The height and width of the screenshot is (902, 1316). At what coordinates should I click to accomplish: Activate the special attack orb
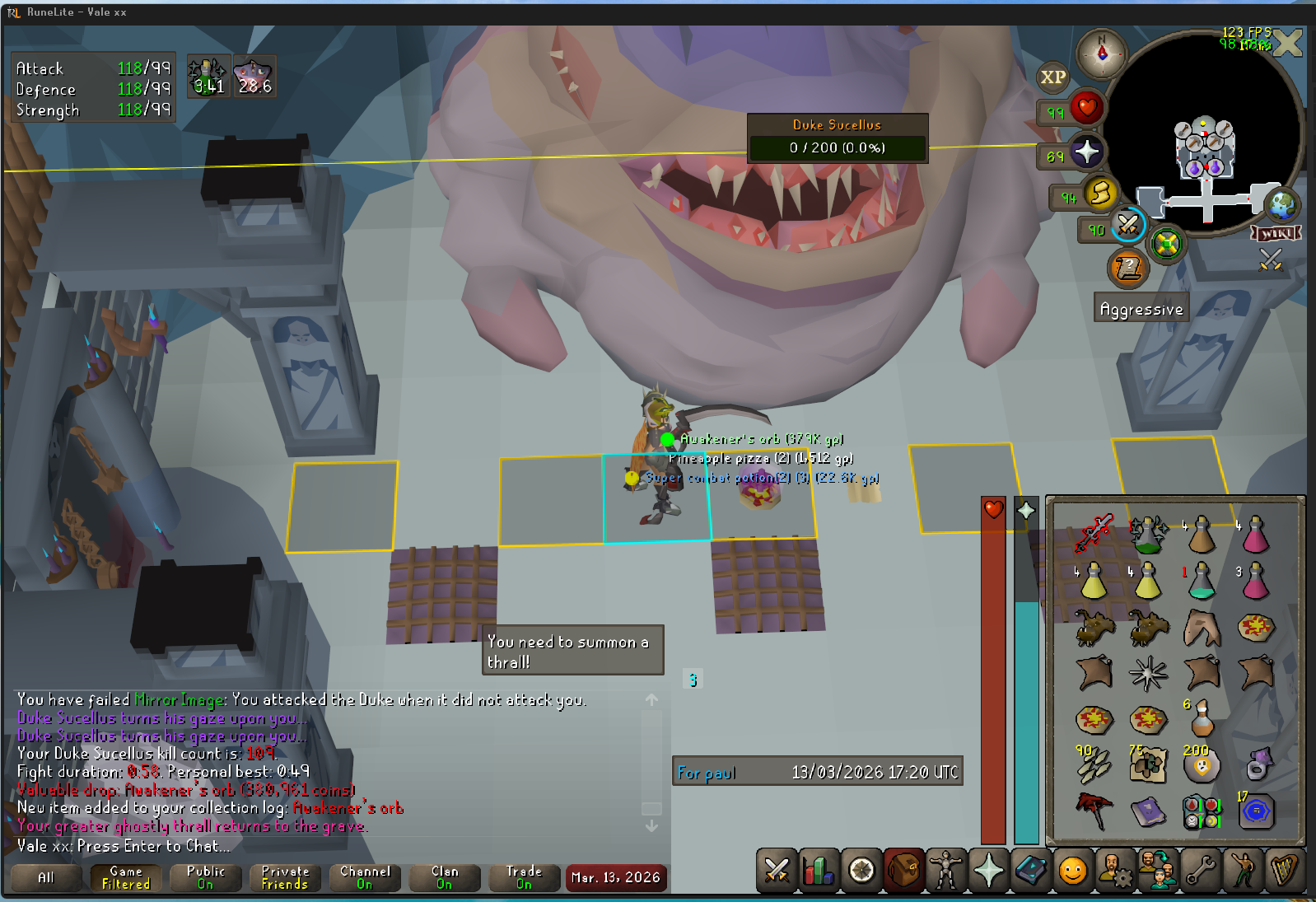(x=1127, y=224)
